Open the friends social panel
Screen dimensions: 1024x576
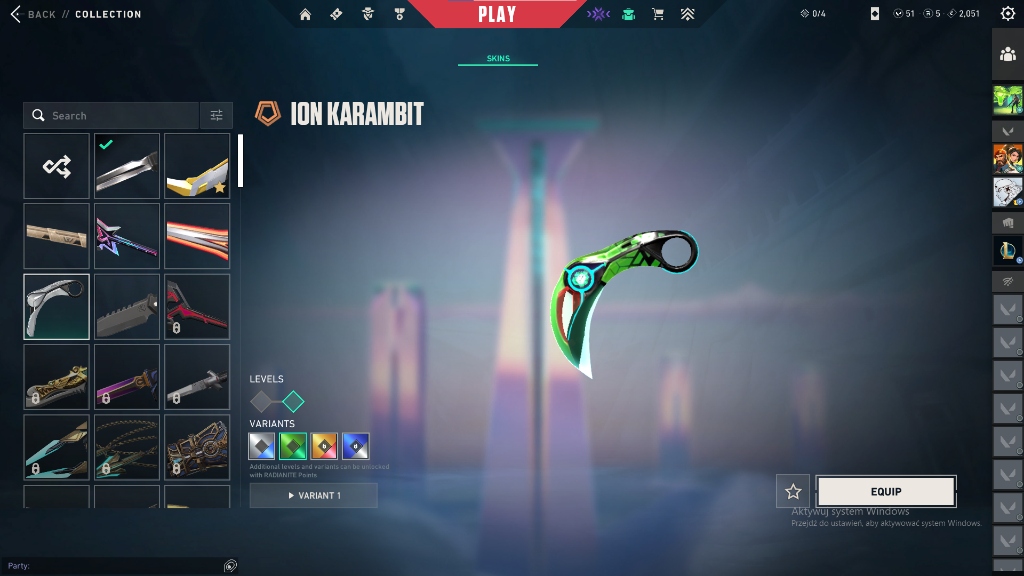(1007, 54)
